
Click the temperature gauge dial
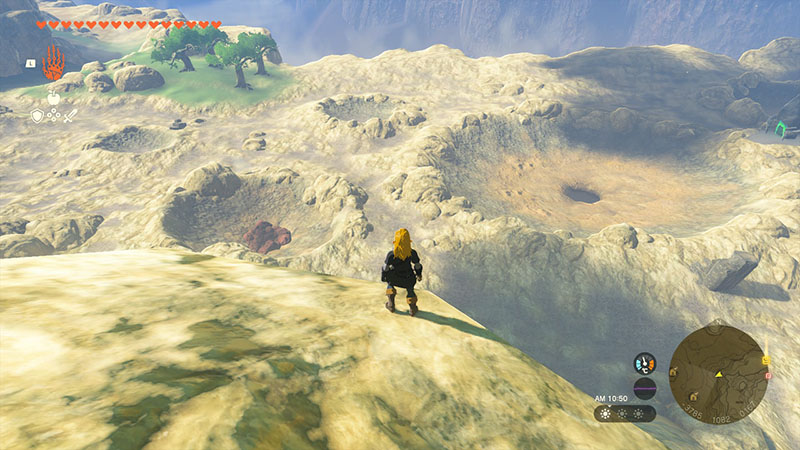(645, 364)
